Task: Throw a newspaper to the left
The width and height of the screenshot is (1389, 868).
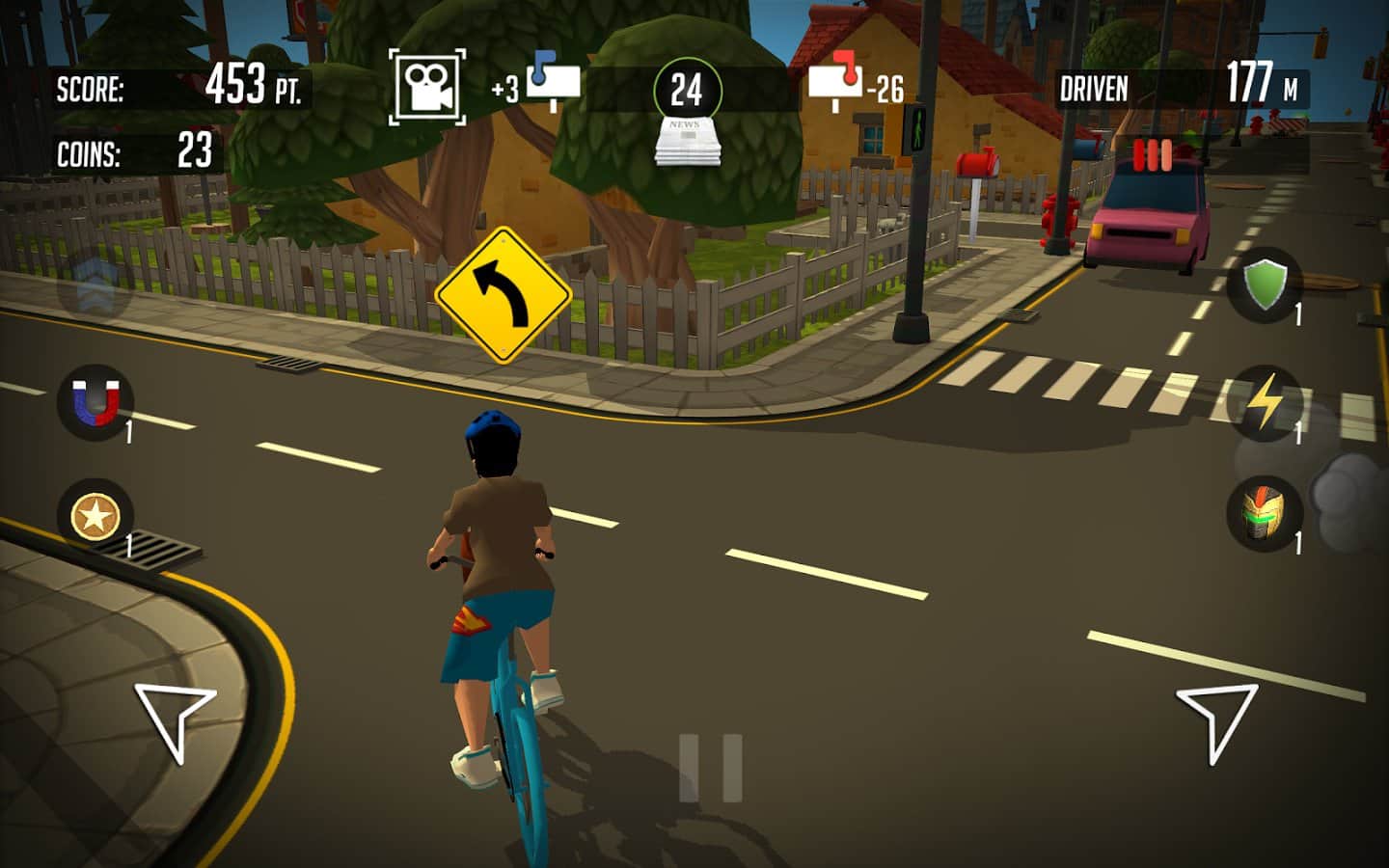Action: click(x=174, y=720)
